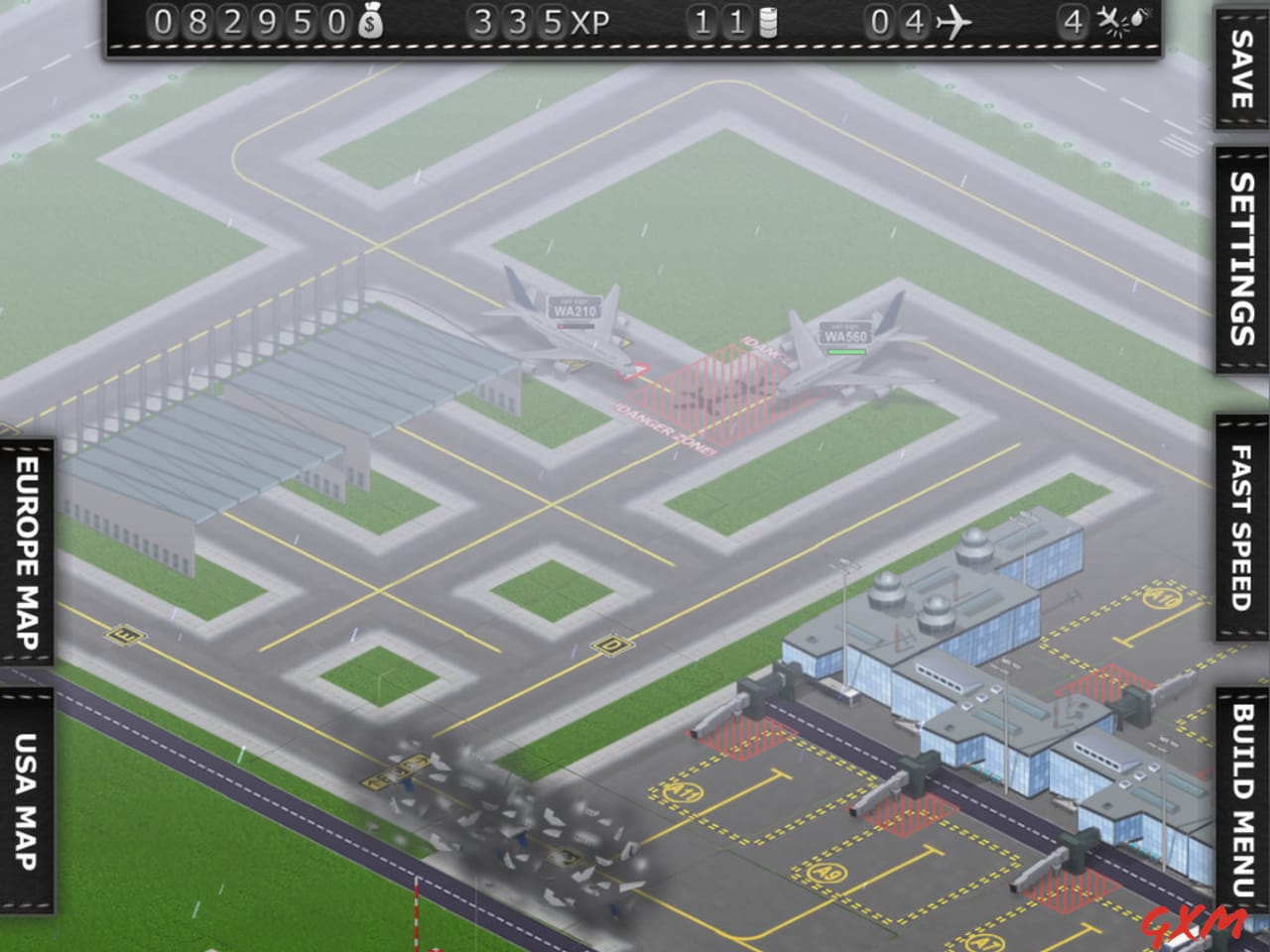Click the taxiway D marker sign
Screen dimensions: 1270x952
[x=609, y=644]
